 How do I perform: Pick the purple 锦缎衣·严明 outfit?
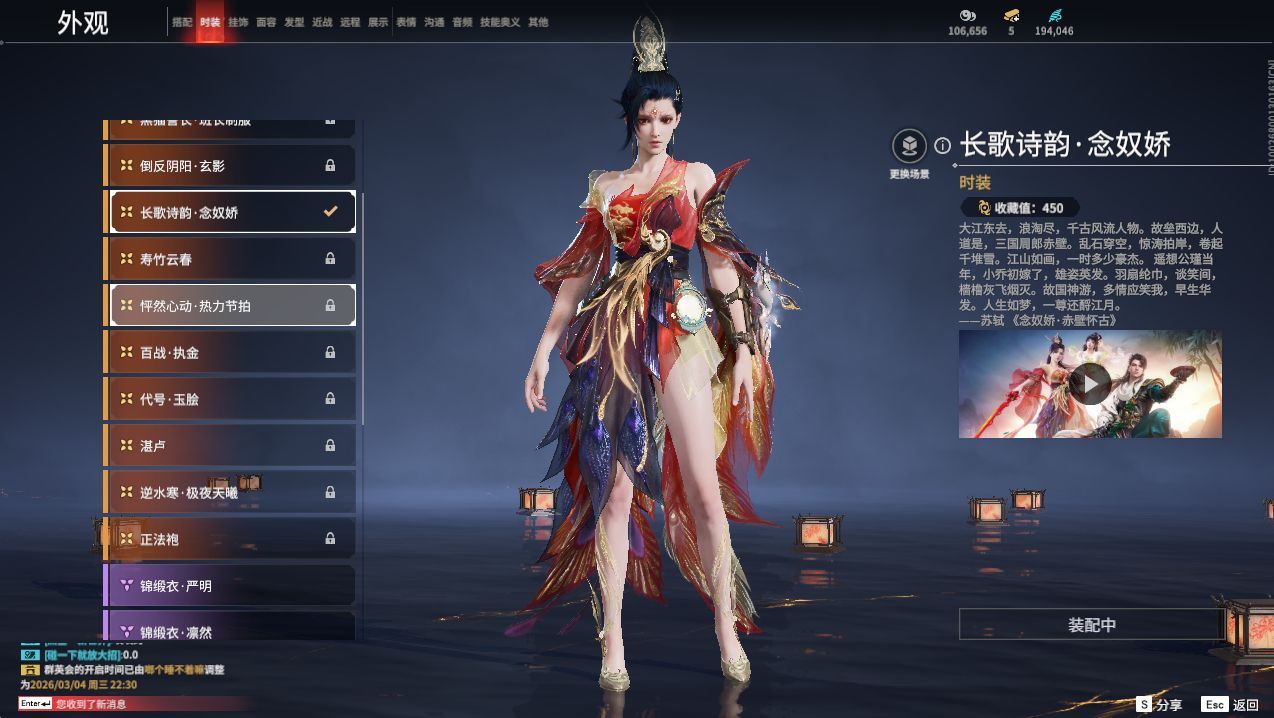pyautogui.click(x=230, y=586)
